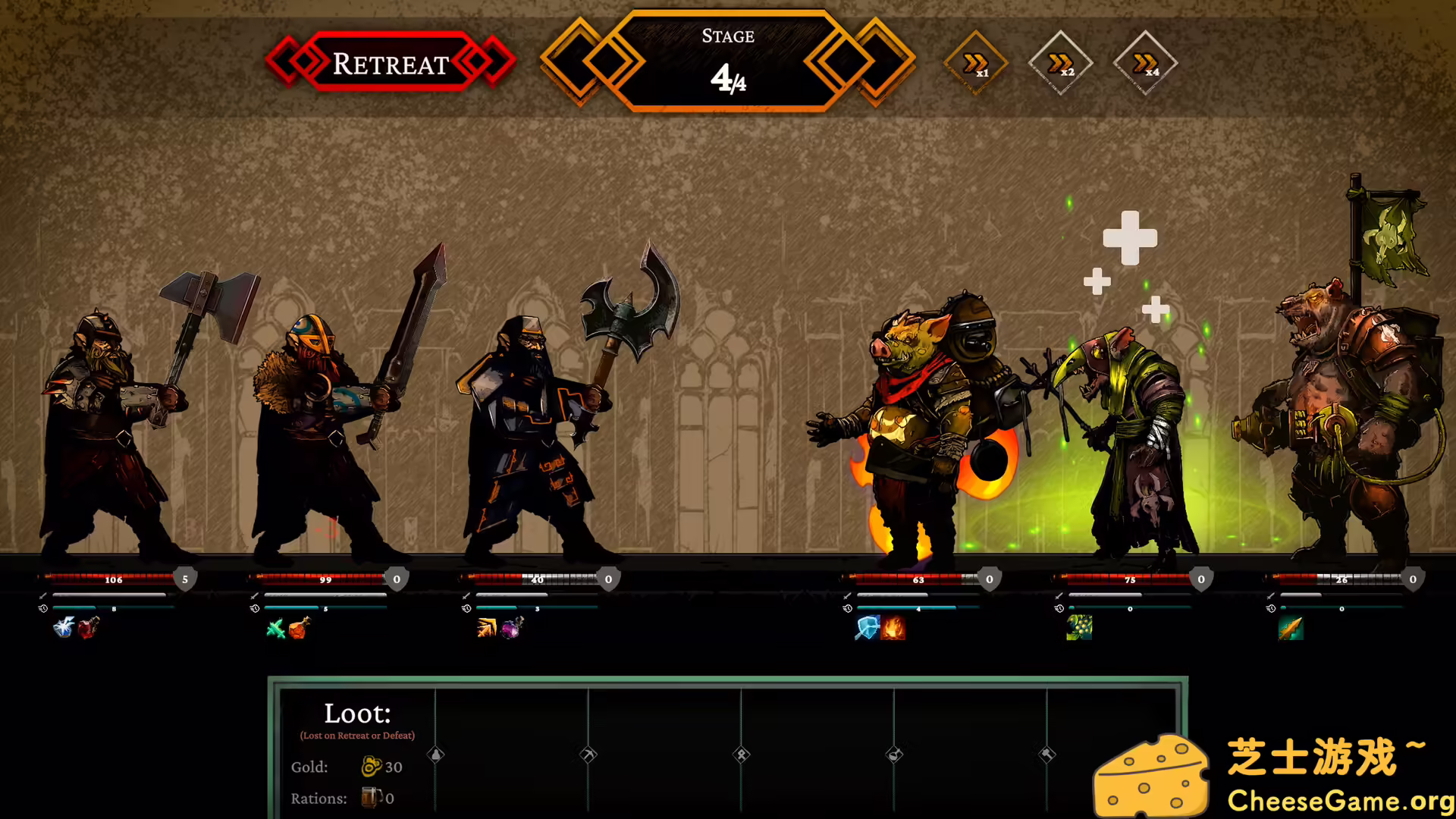The width and height of the screenshot is (1456, 819).
Task: Expand the bell loot slot marker
Action: pyautogui.click(x=436, y=755)
